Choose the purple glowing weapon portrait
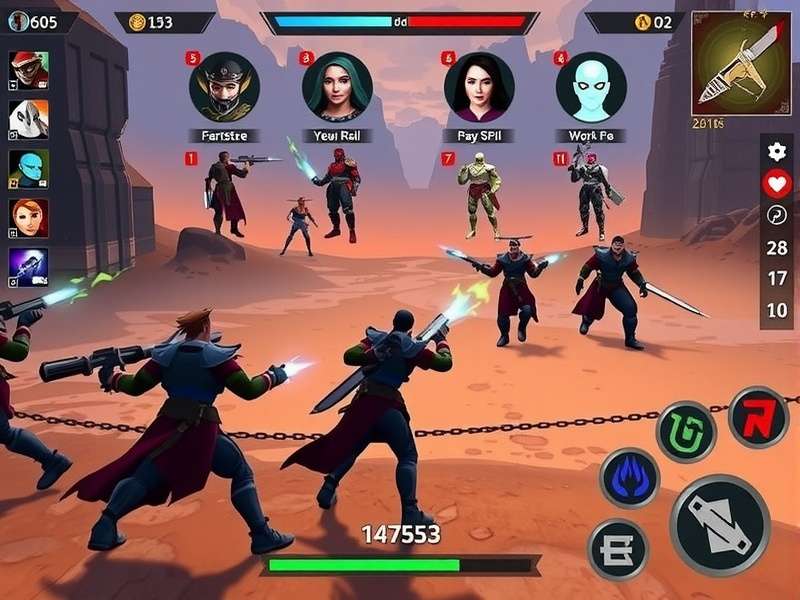This screenshot has width=800, height=600. tap(28, 266)
